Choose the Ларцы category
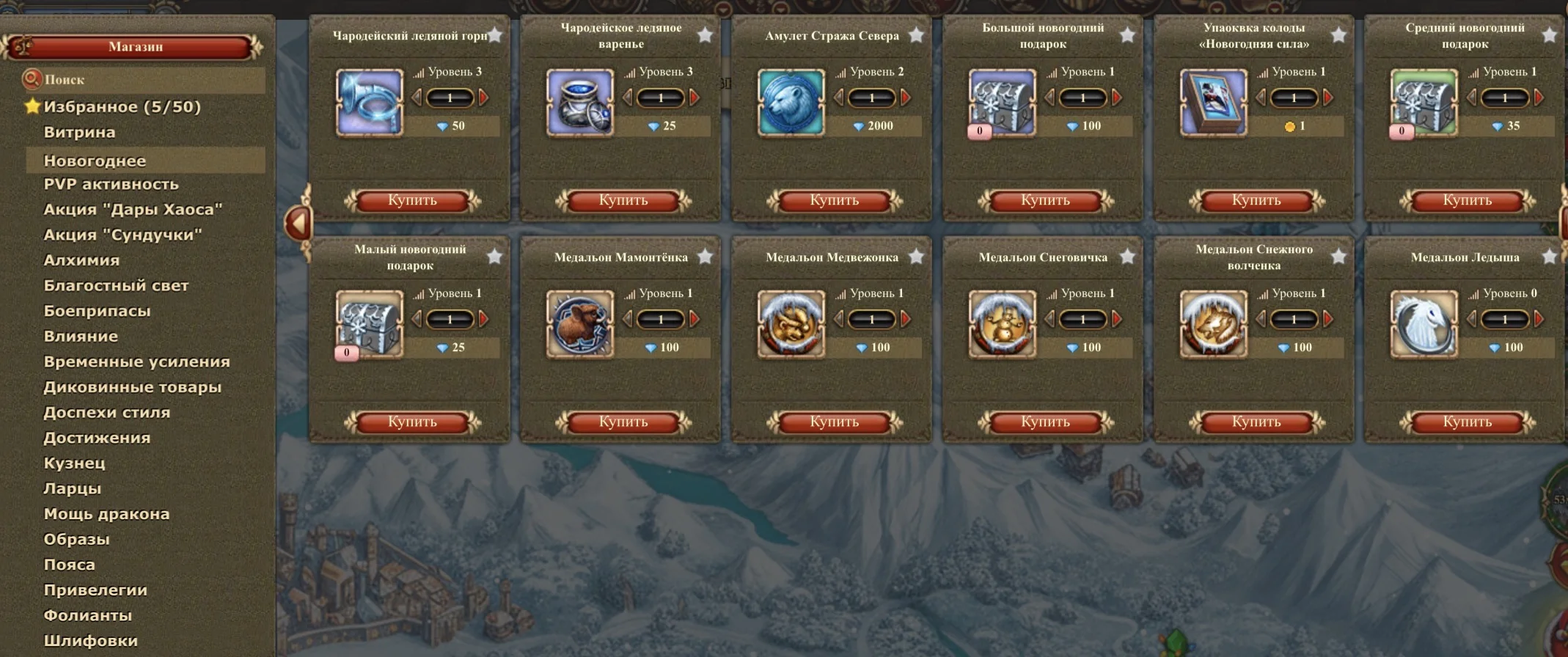 click(73, 488)
